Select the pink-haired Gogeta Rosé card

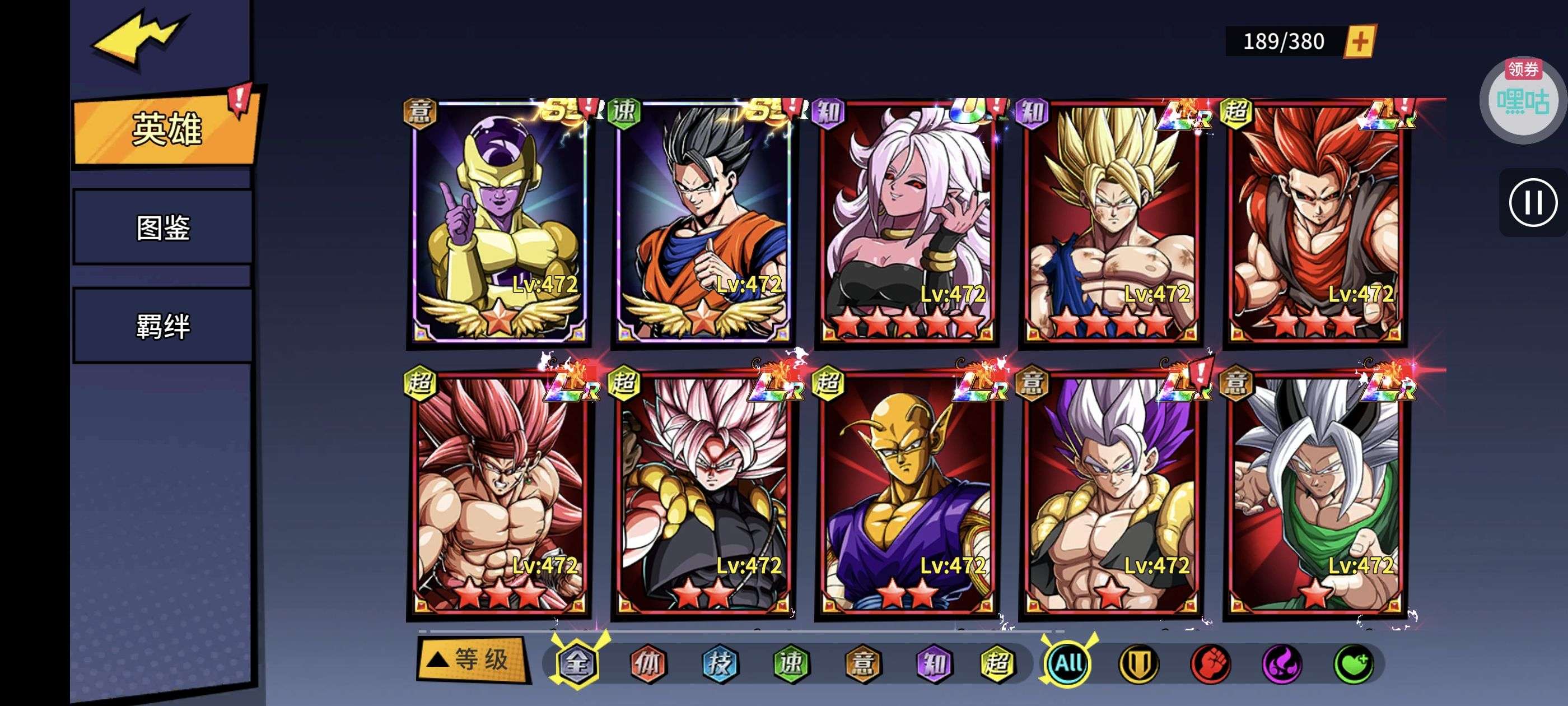click(x=702, y=494)
